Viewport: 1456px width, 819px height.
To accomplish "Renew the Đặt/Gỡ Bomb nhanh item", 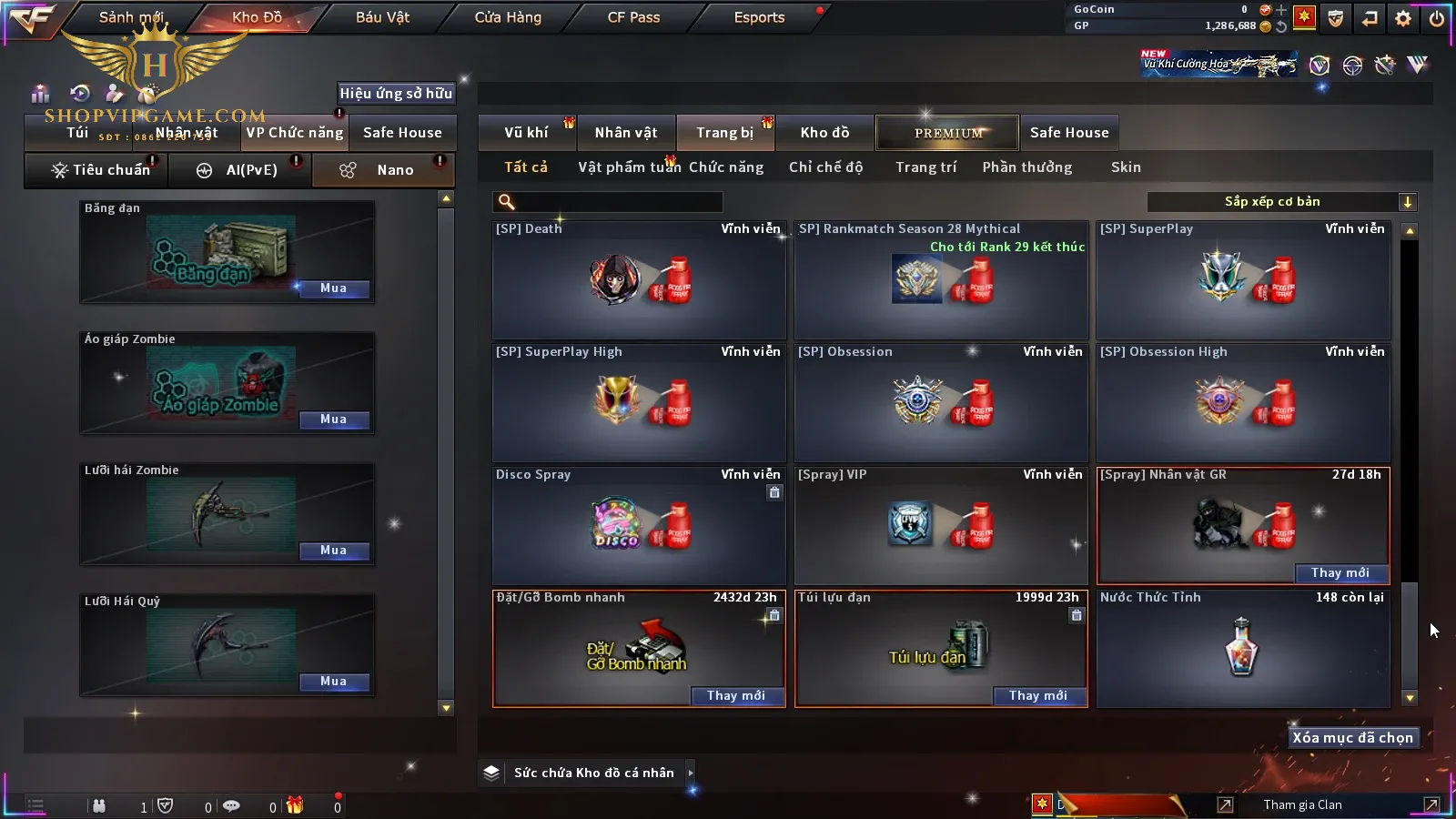I will coord(735,696).
